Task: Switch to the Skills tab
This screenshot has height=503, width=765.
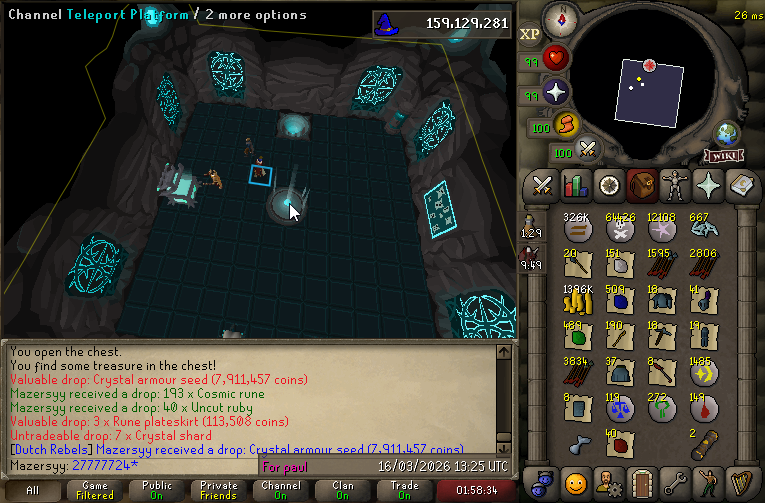Action: point(575,186)
